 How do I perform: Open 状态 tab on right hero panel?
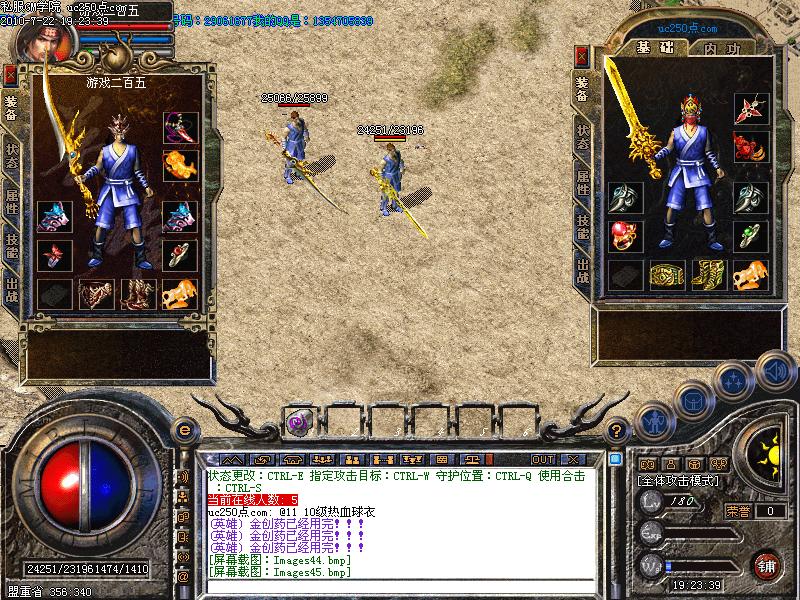coord(582,135)
